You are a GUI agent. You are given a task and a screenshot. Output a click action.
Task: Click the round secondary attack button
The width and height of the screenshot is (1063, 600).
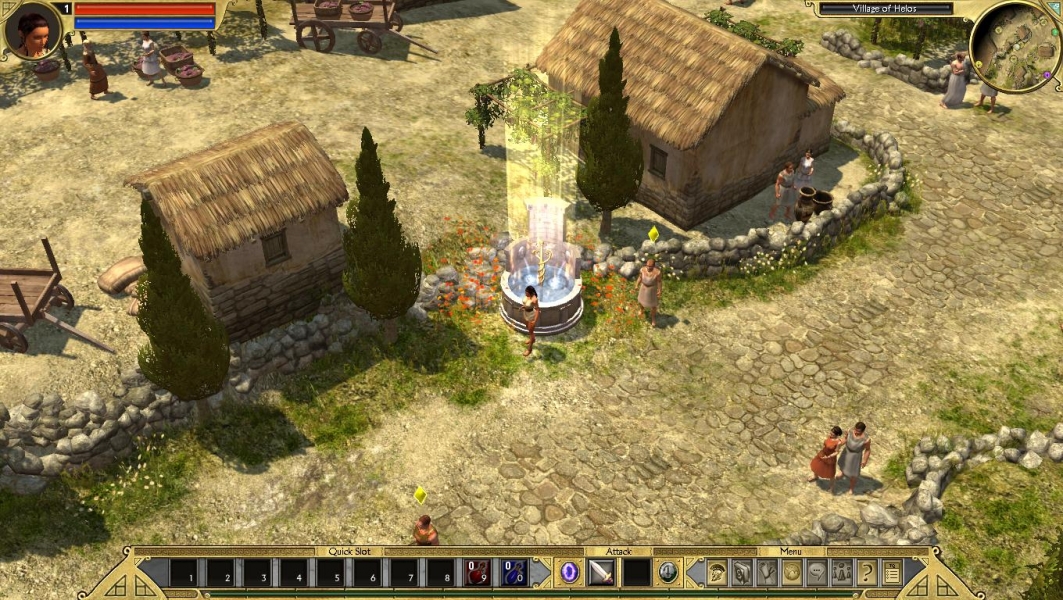click(x=667, y=573)
